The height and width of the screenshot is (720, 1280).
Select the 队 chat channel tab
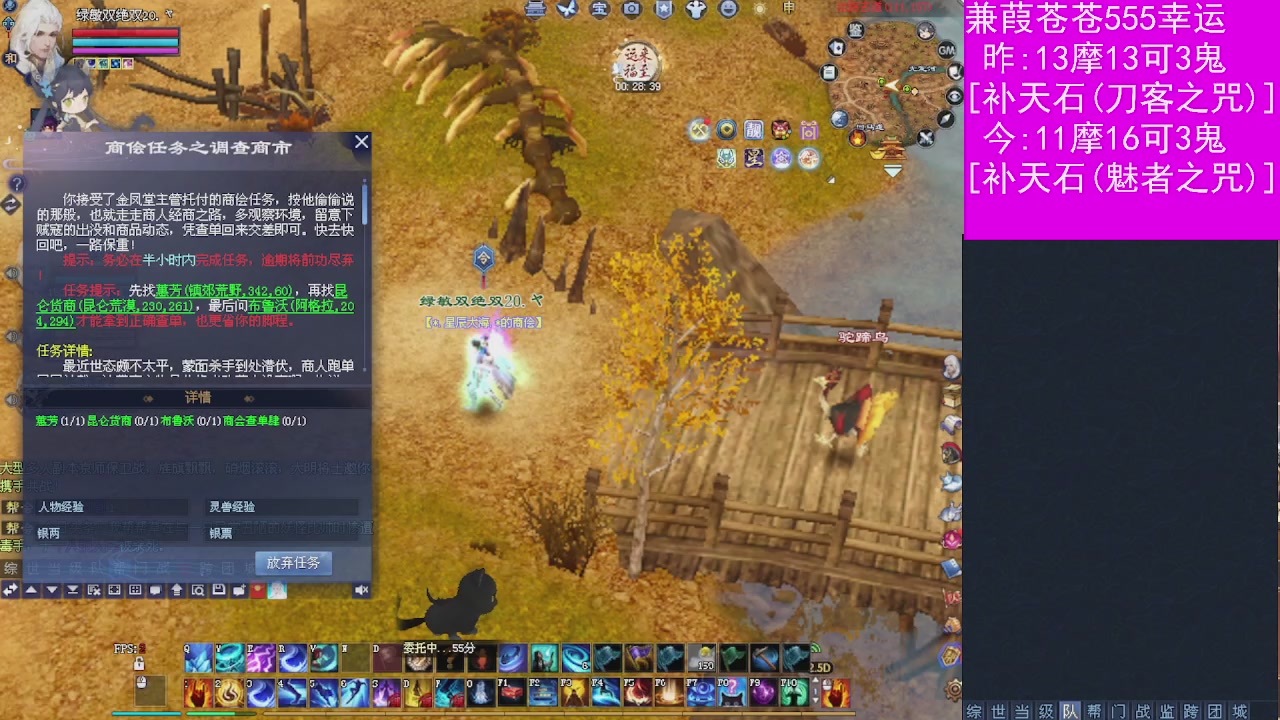[1071, 711]
